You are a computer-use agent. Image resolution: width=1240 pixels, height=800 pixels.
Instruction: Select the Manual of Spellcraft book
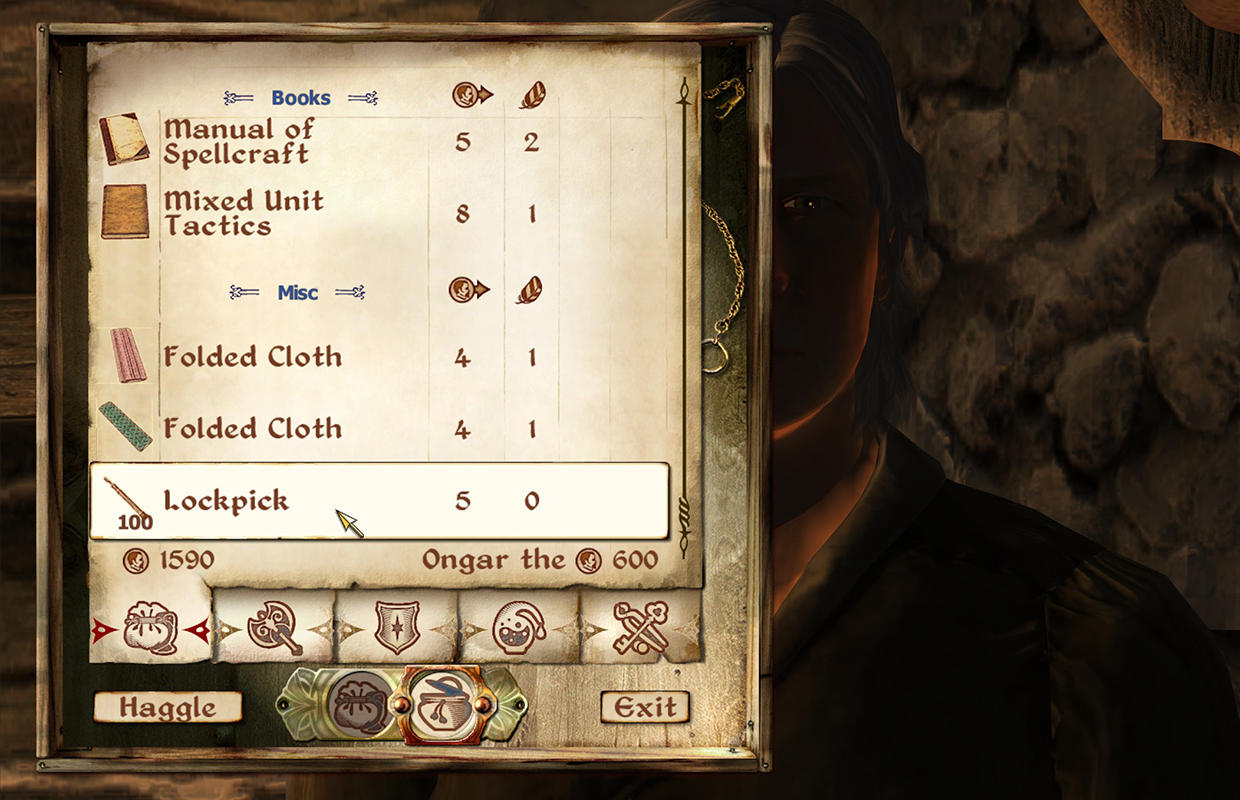tap(238, 142)
